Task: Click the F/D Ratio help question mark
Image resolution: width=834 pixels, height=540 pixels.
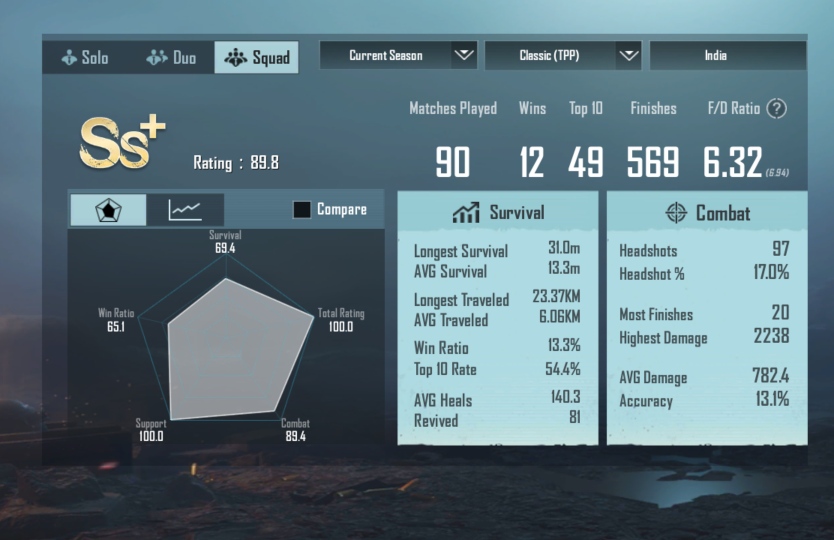Action: (776, 109)
